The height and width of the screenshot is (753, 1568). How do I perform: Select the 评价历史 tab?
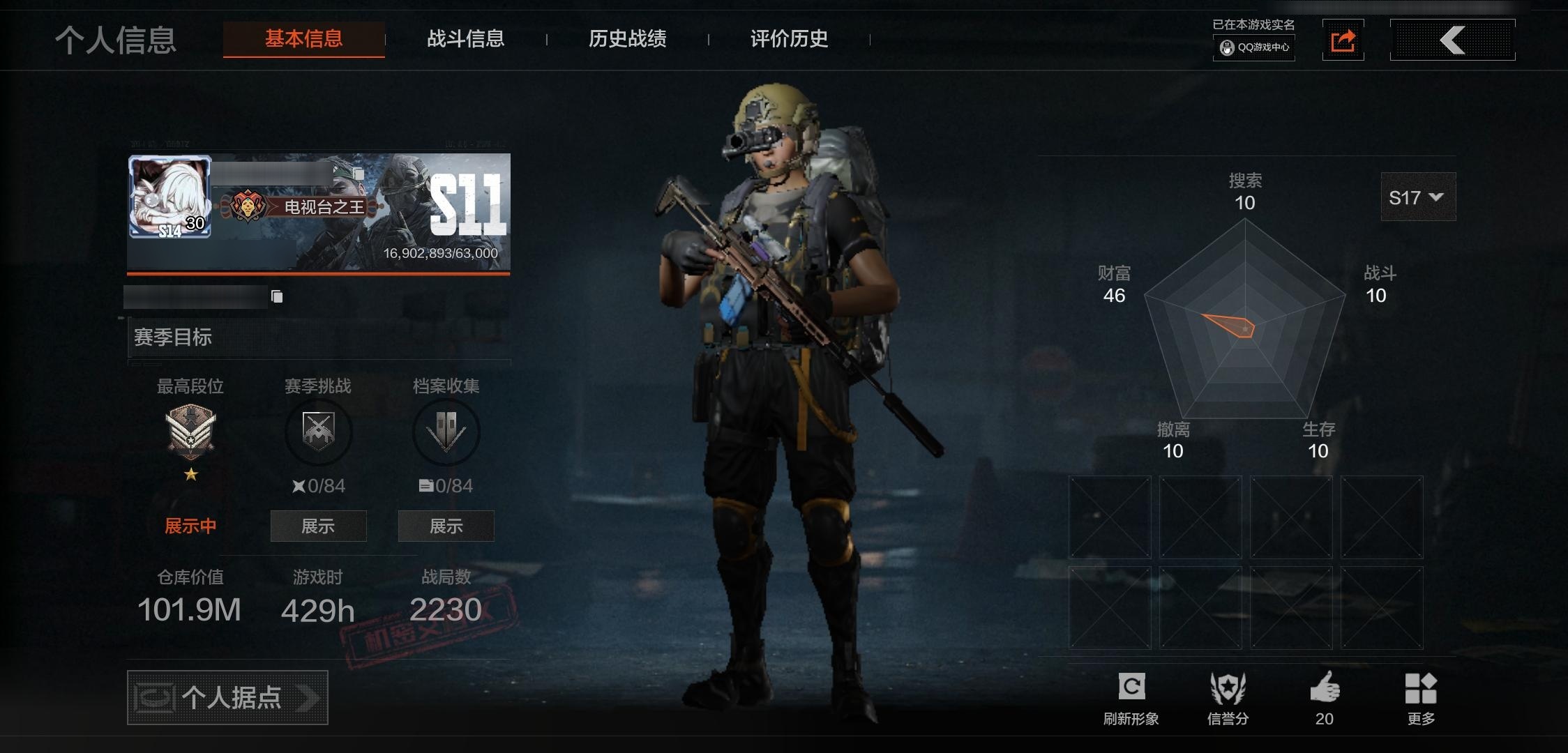click(789, 39)
